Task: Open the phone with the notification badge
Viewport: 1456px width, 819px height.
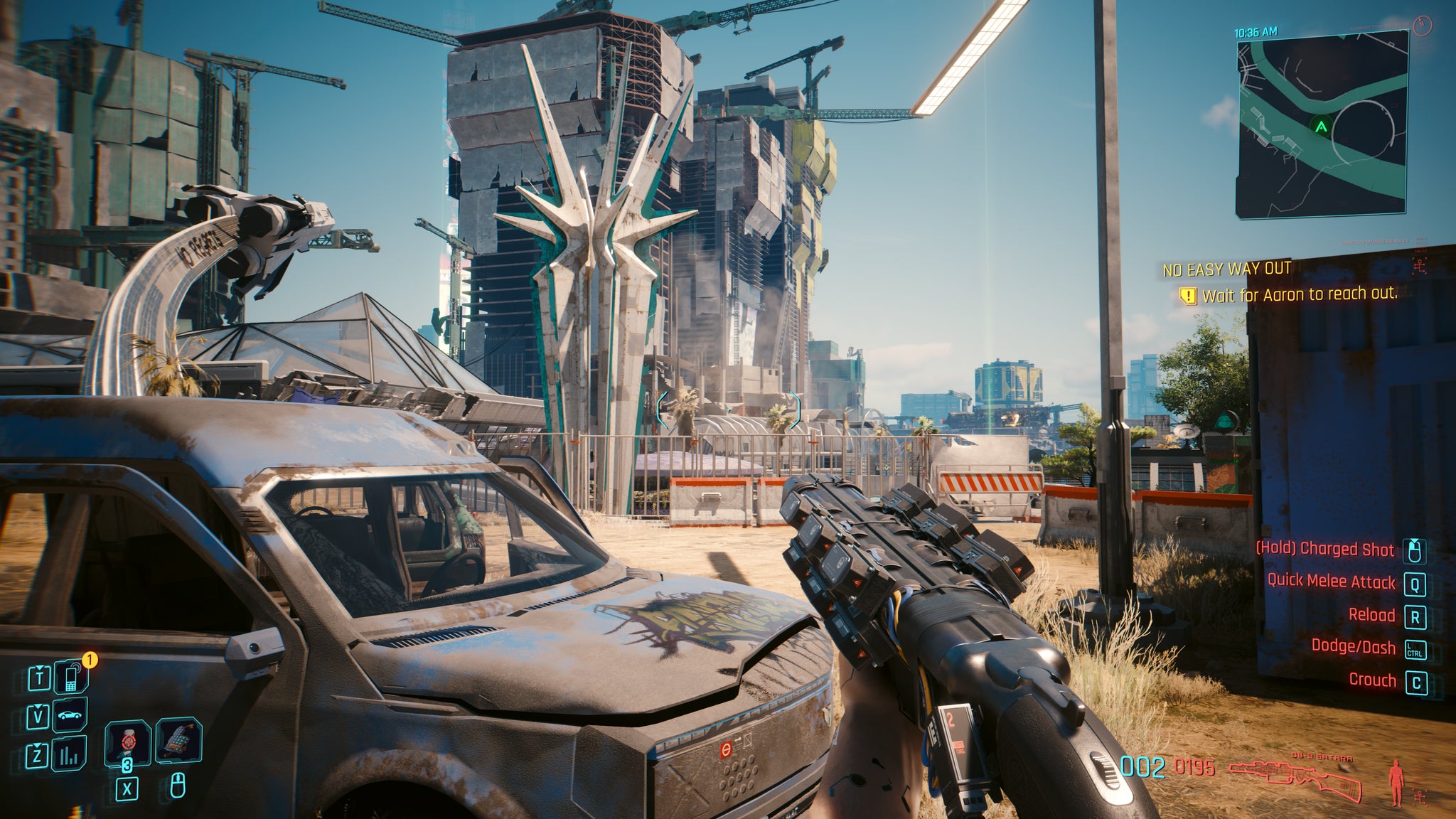Action: (x=73, y=679)
